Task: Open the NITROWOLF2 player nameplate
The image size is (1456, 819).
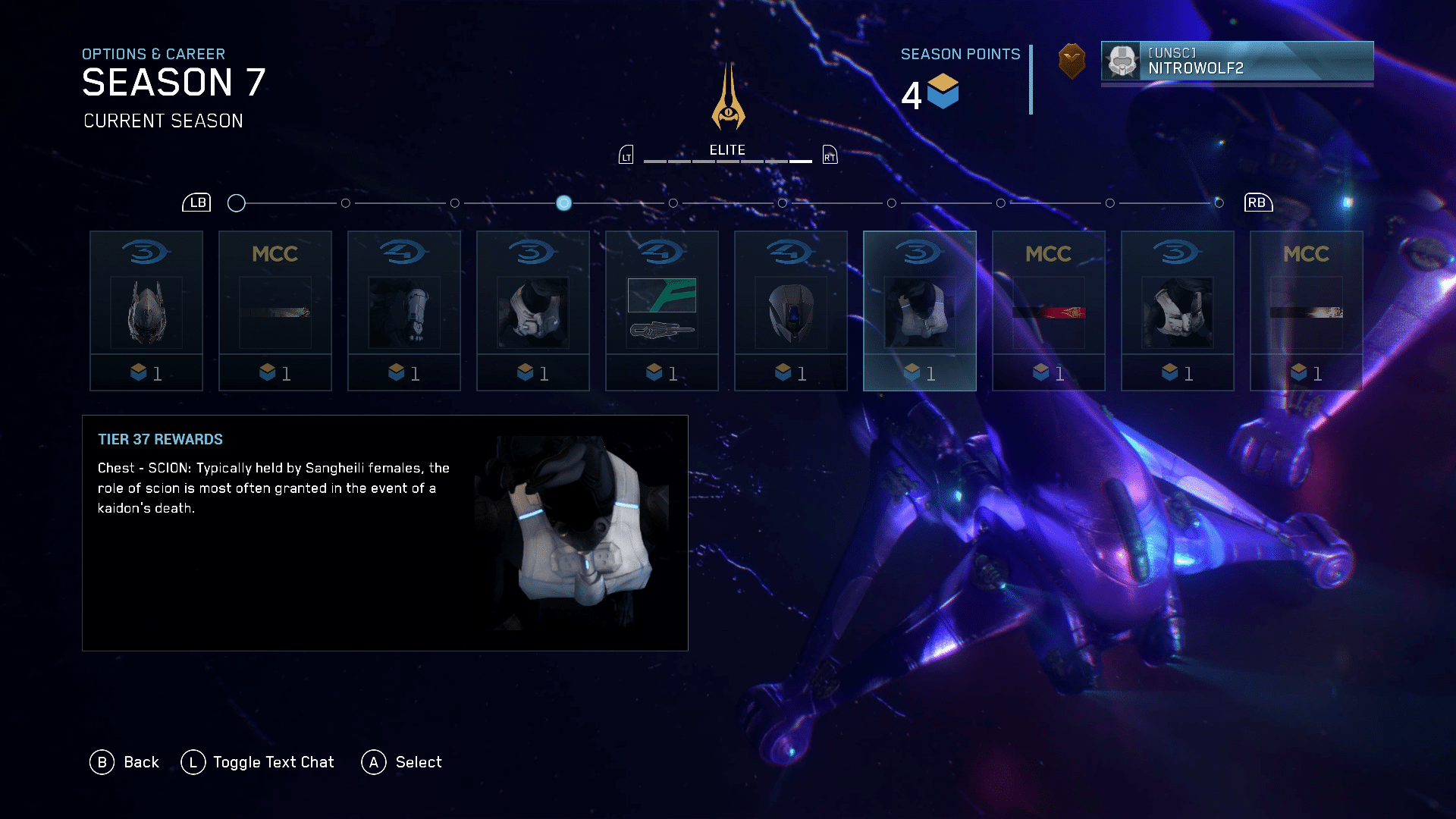Action: click(1237, 61)
